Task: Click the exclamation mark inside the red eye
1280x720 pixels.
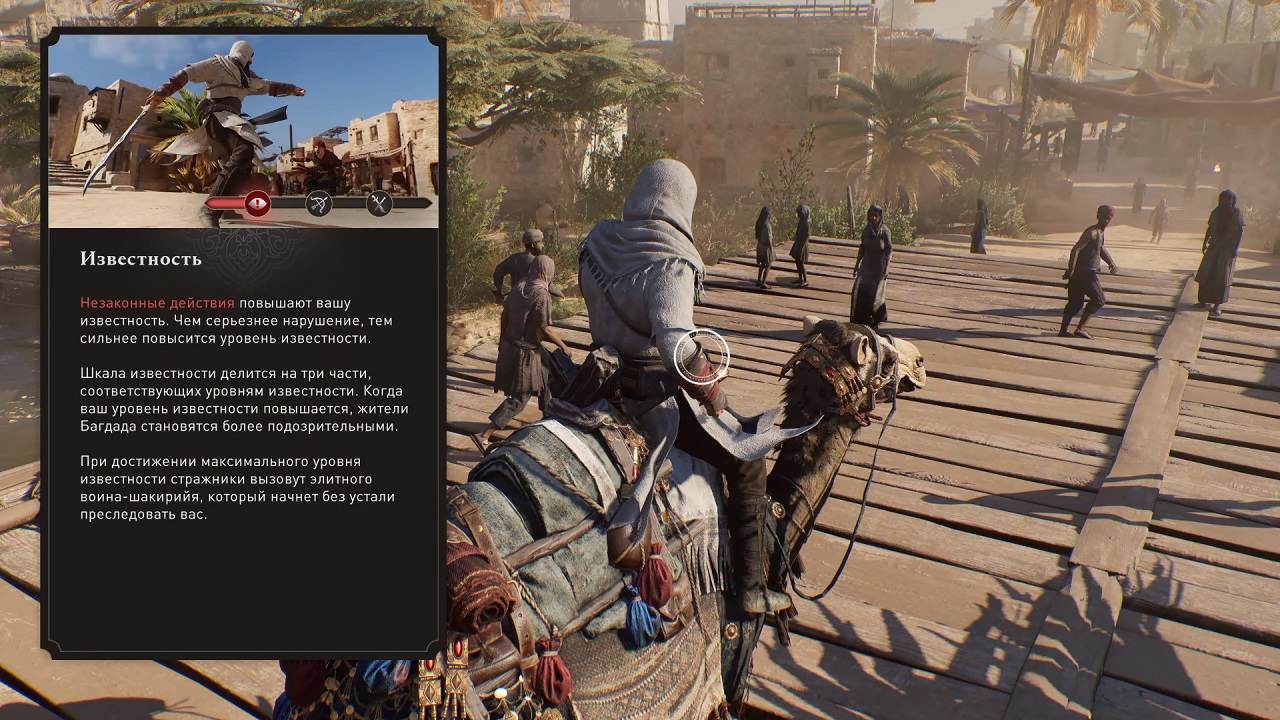Action: (x=258, y=204)
